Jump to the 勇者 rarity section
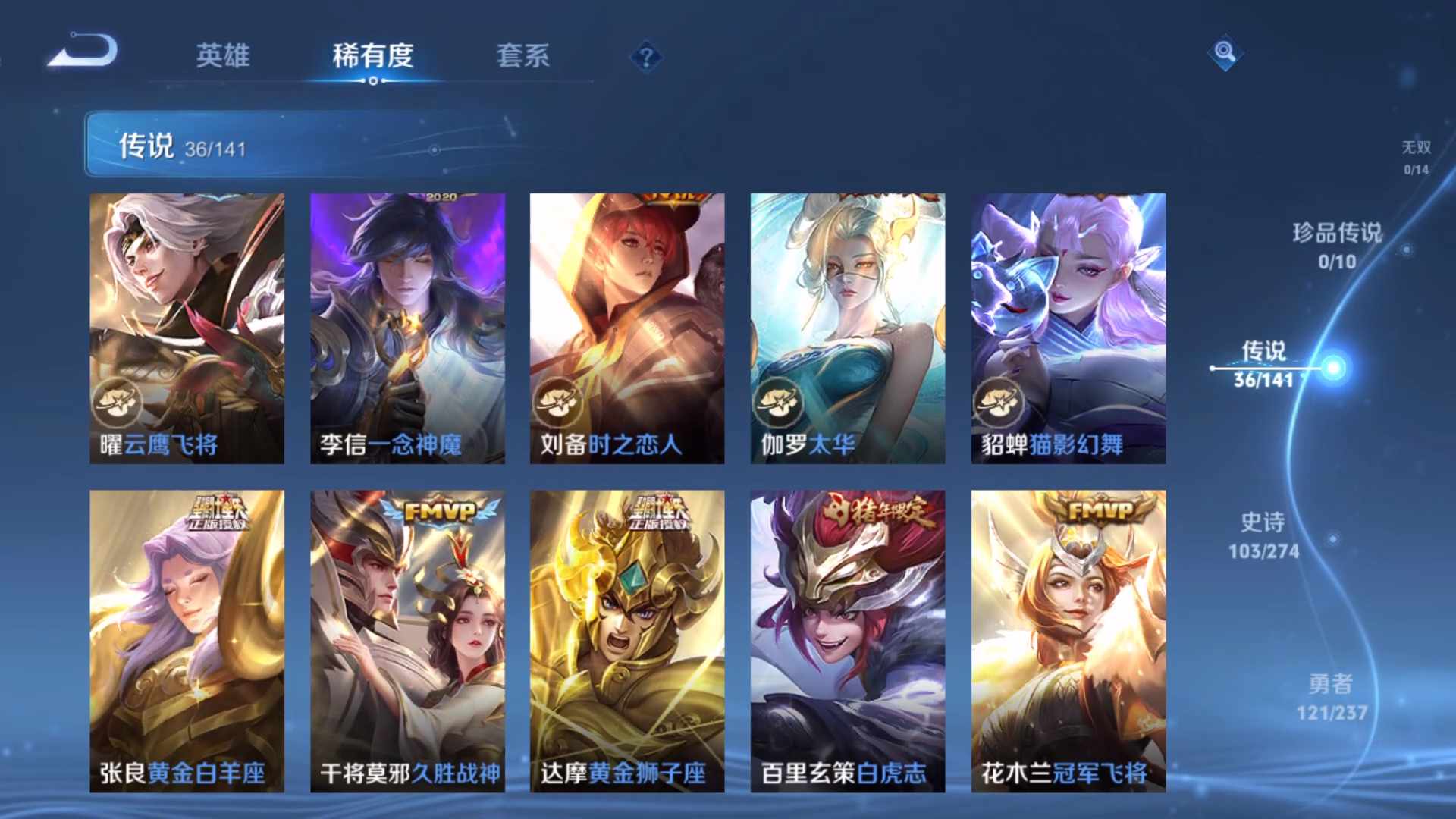 click(1332, 697)
